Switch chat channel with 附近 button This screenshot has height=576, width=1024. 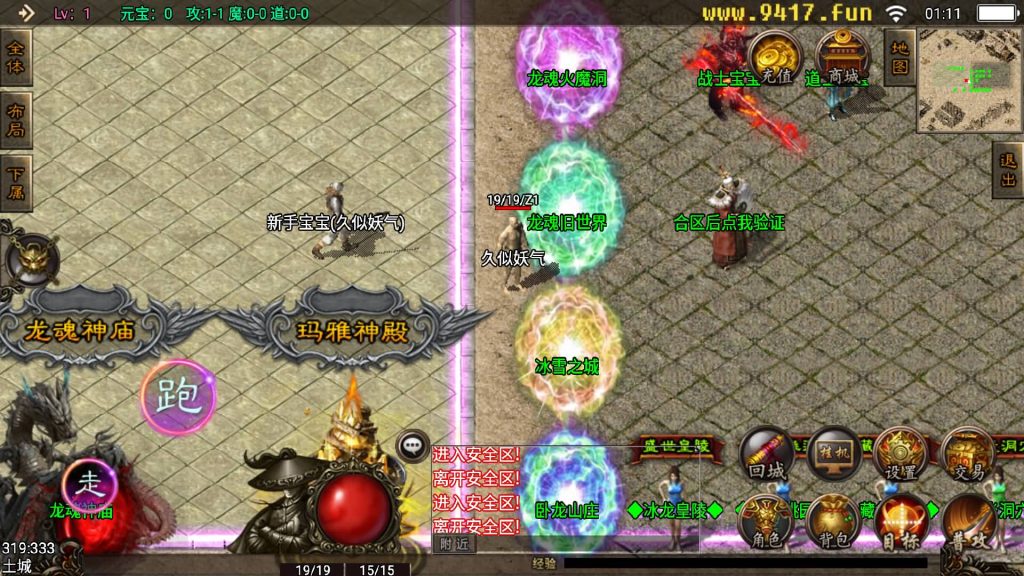(x=453, y=544)
